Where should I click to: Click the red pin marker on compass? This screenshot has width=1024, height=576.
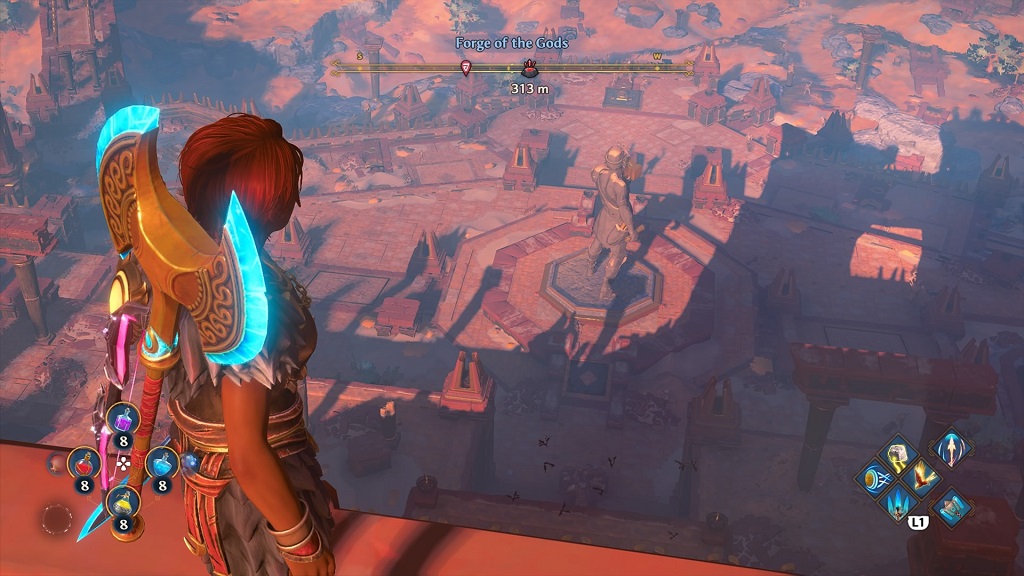[x=465, y=68]
